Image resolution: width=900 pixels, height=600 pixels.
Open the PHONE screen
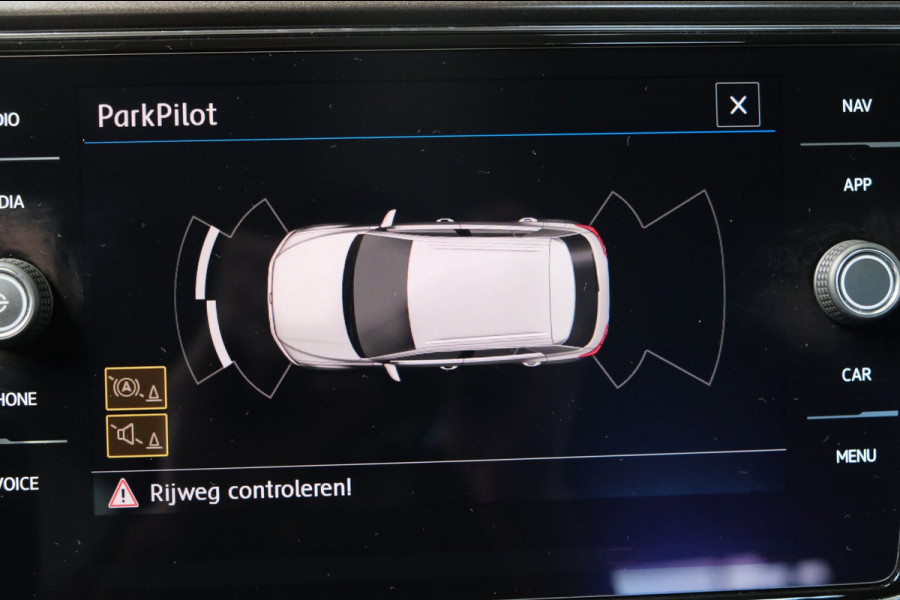(18, 399)
